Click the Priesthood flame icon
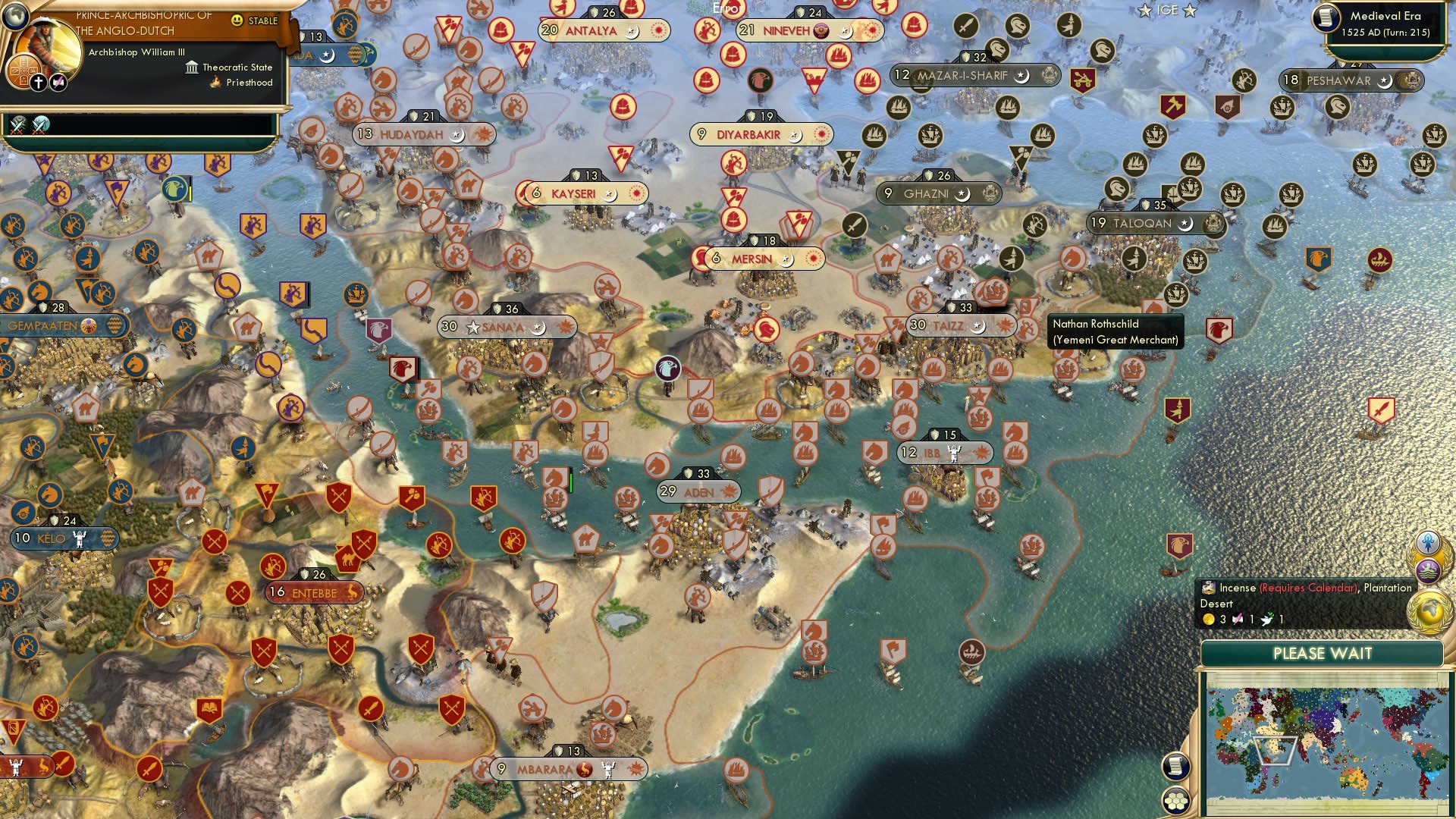Viewport: 1456px width, 819px height. 215,83
